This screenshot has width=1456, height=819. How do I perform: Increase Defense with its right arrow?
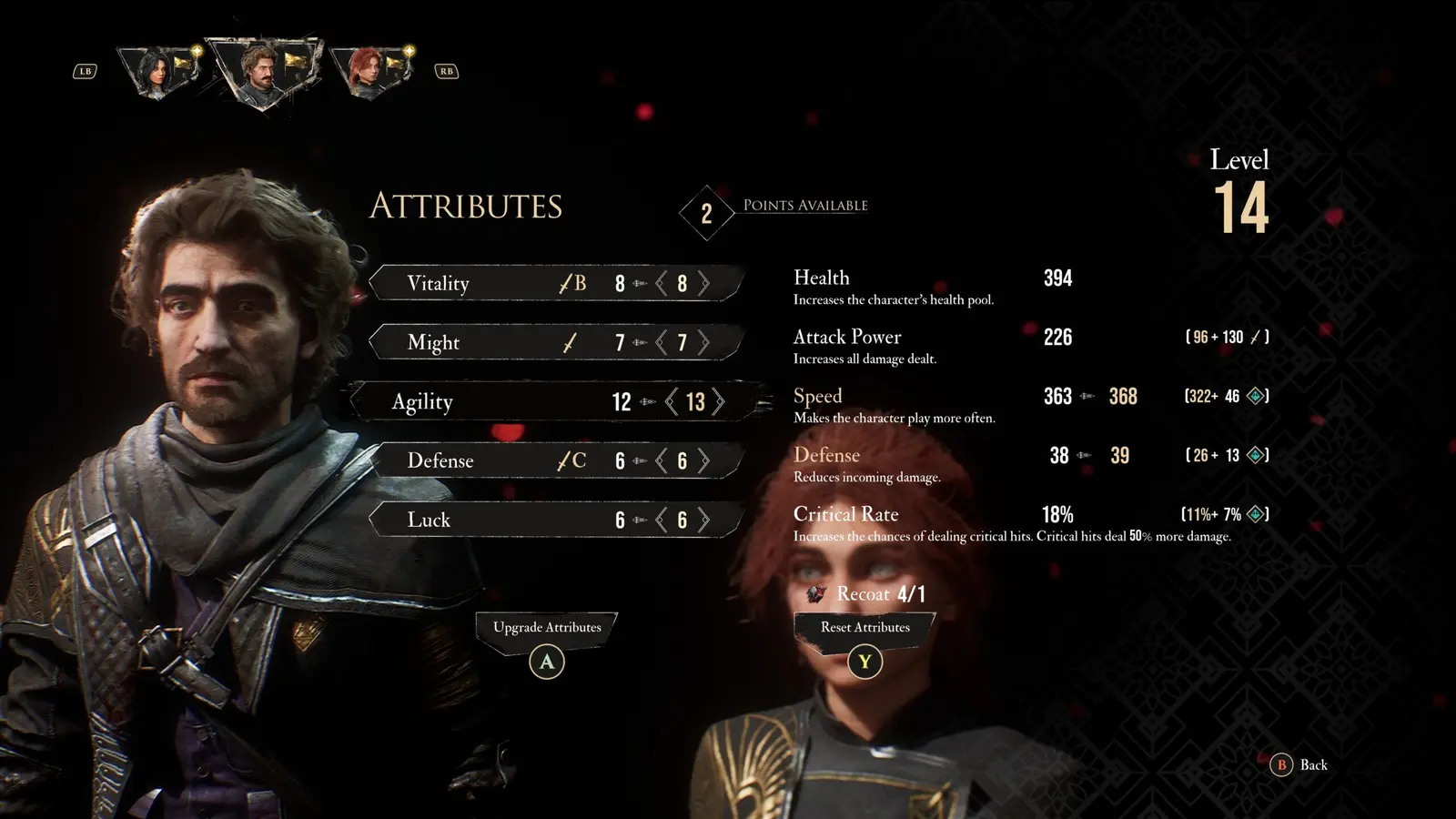[x=703, y=460]
